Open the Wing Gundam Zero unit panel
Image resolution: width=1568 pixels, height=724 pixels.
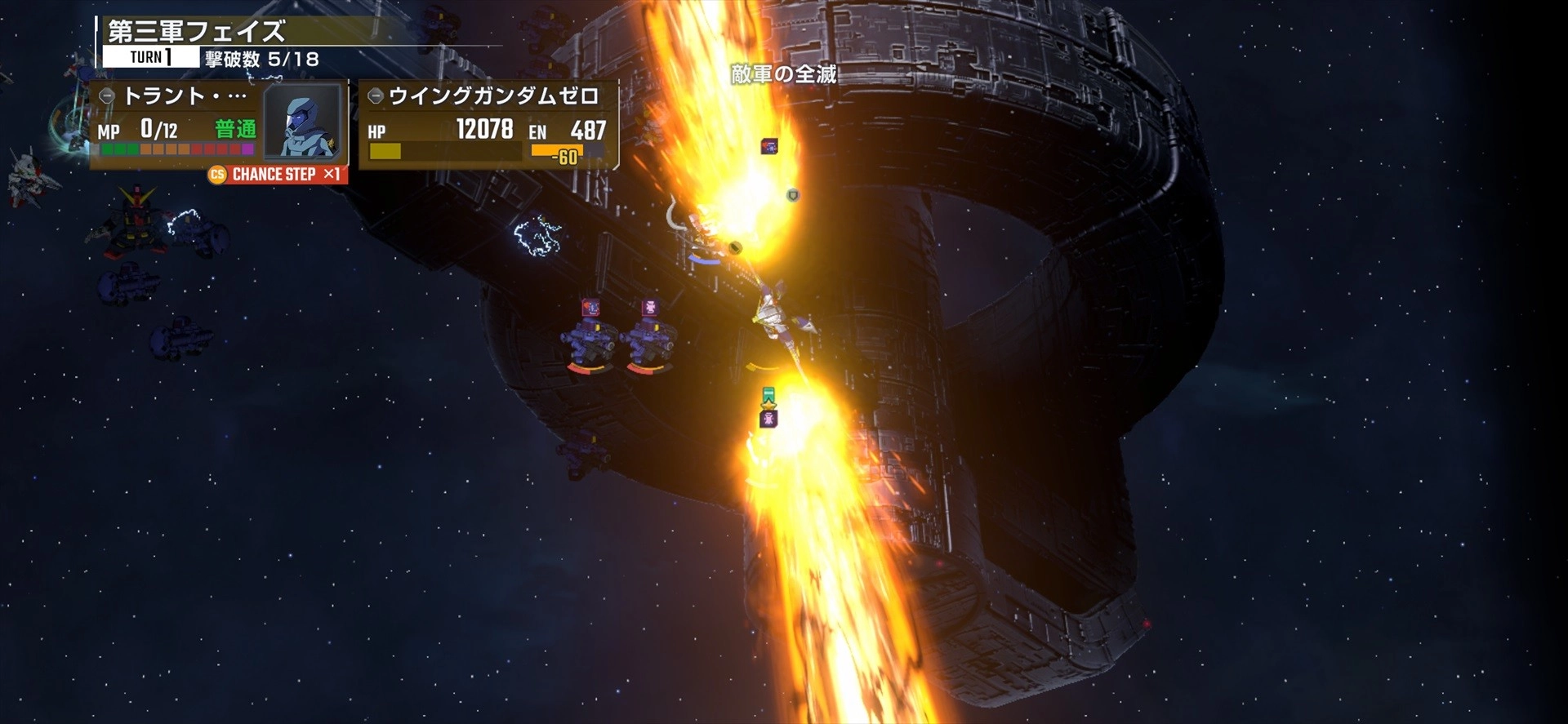pyautogui.click(x=488, y=125)
